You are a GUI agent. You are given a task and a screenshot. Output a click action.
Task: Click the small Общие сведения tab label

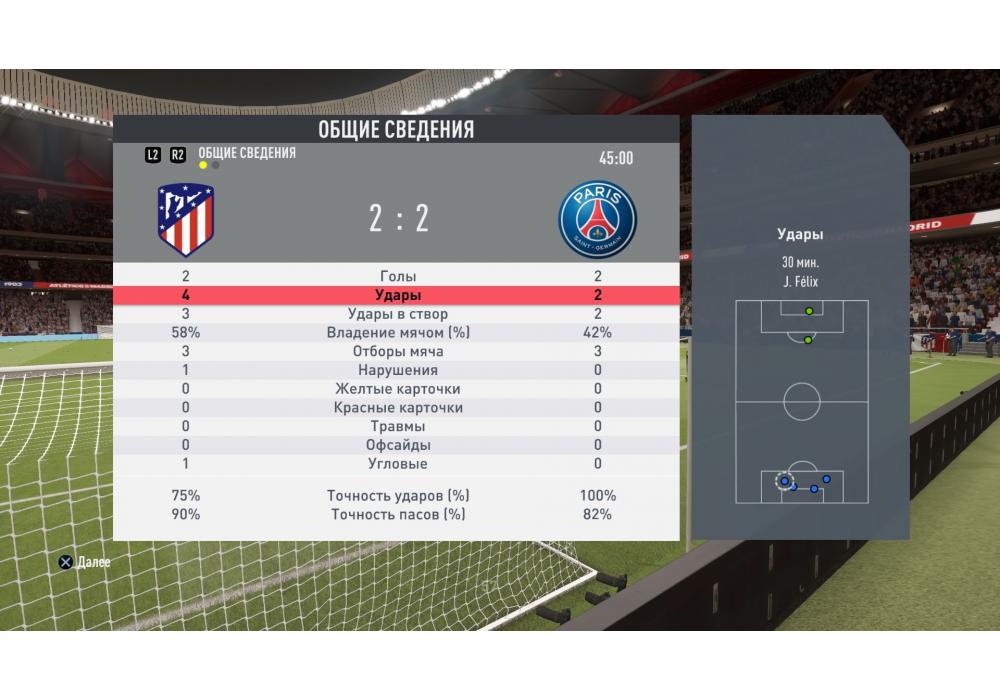pyautogui.click(x=247, y=153)
